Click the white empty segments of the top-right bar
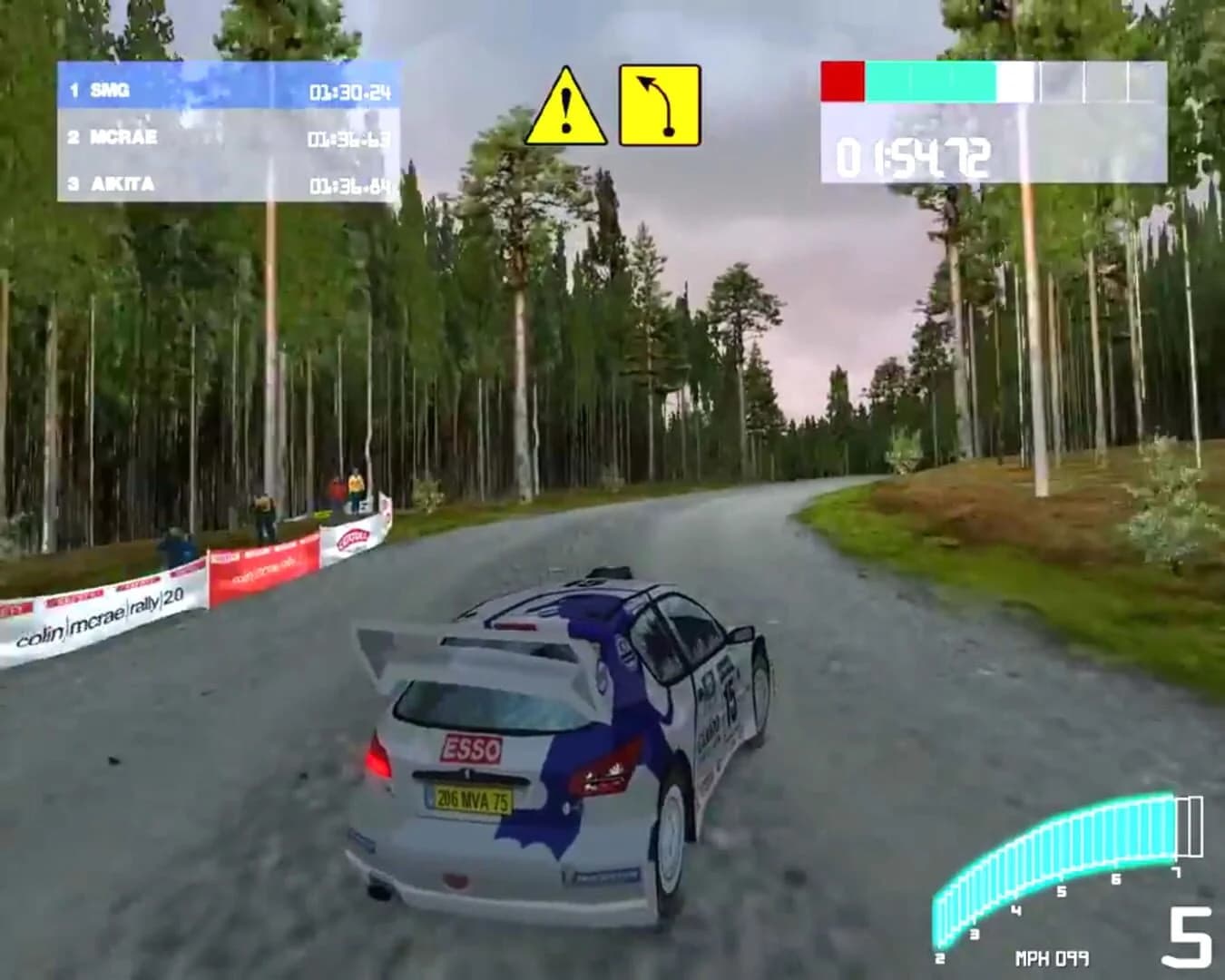Screen dimensions: 1225x980 [1016, 80]
